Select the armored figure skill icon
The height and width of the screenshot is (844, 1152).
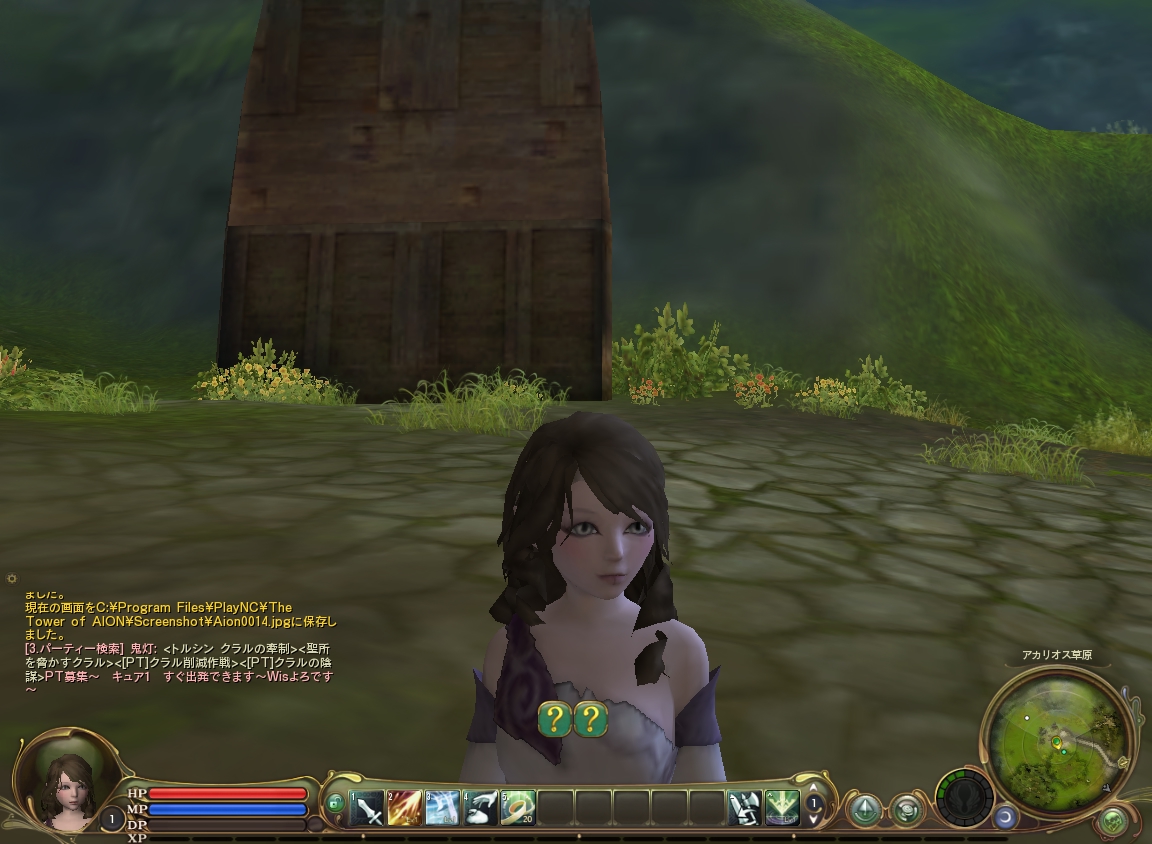[x=744, y=807]
